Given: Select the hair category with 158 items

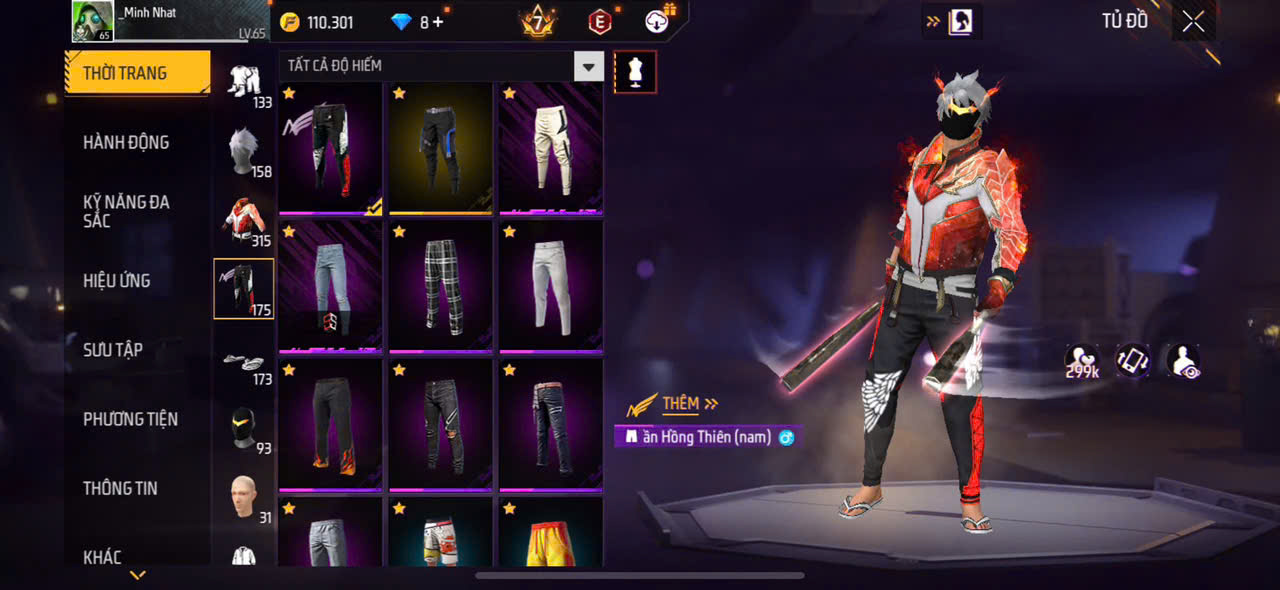Looking at the screenshot, I should point(244,152).
